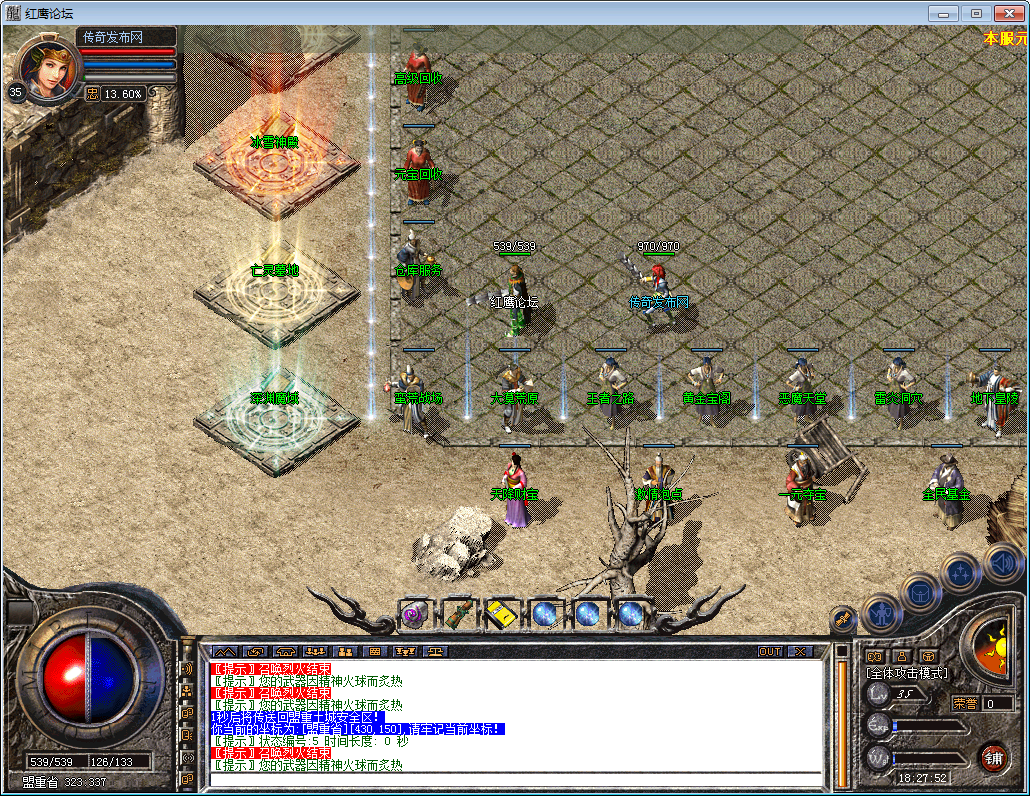Open the bag inventory round button
1030x796 pixels.
[920, 592]
